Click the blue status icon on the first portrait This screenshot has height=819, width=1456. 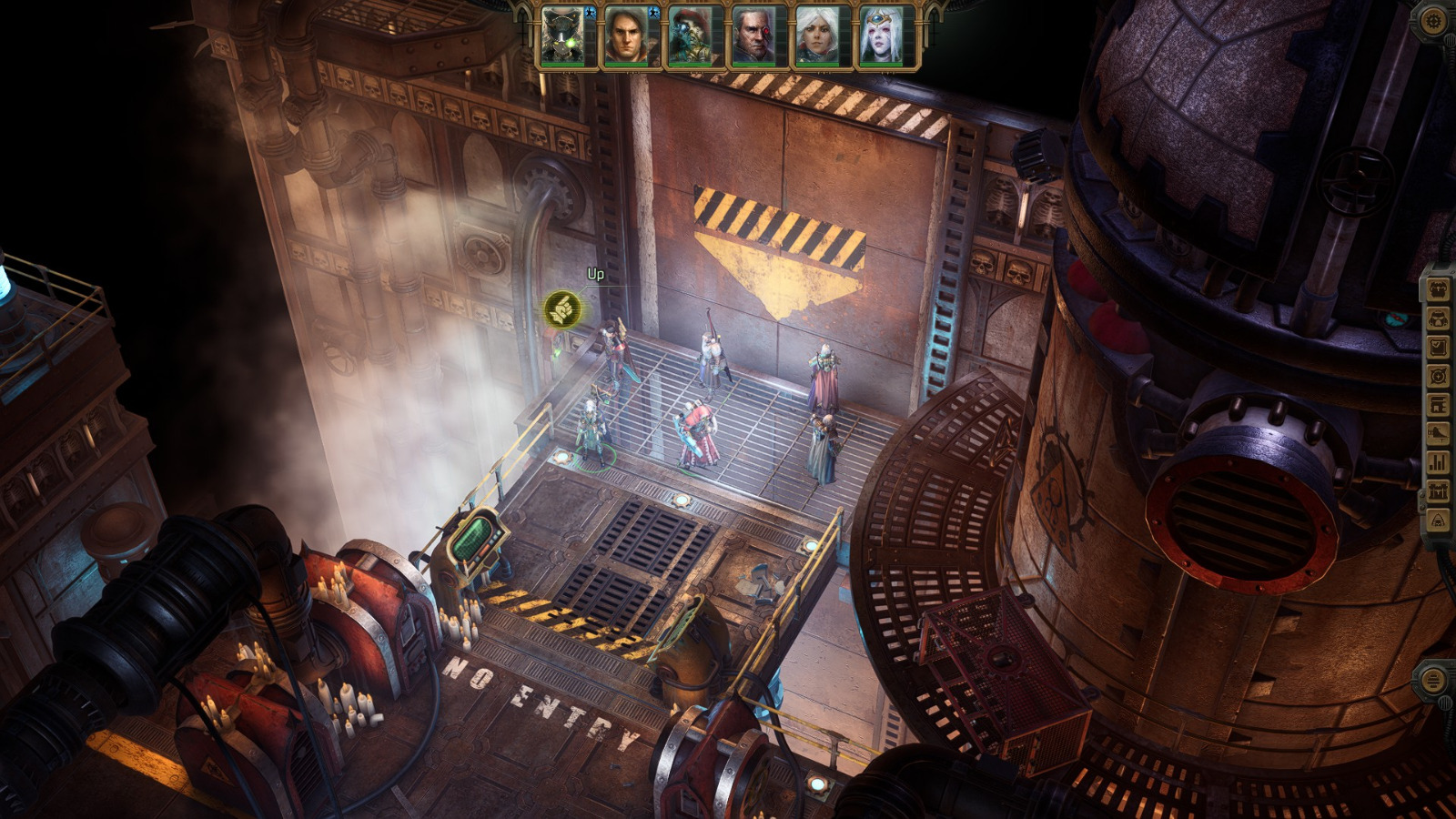click(x=590, y=13)
